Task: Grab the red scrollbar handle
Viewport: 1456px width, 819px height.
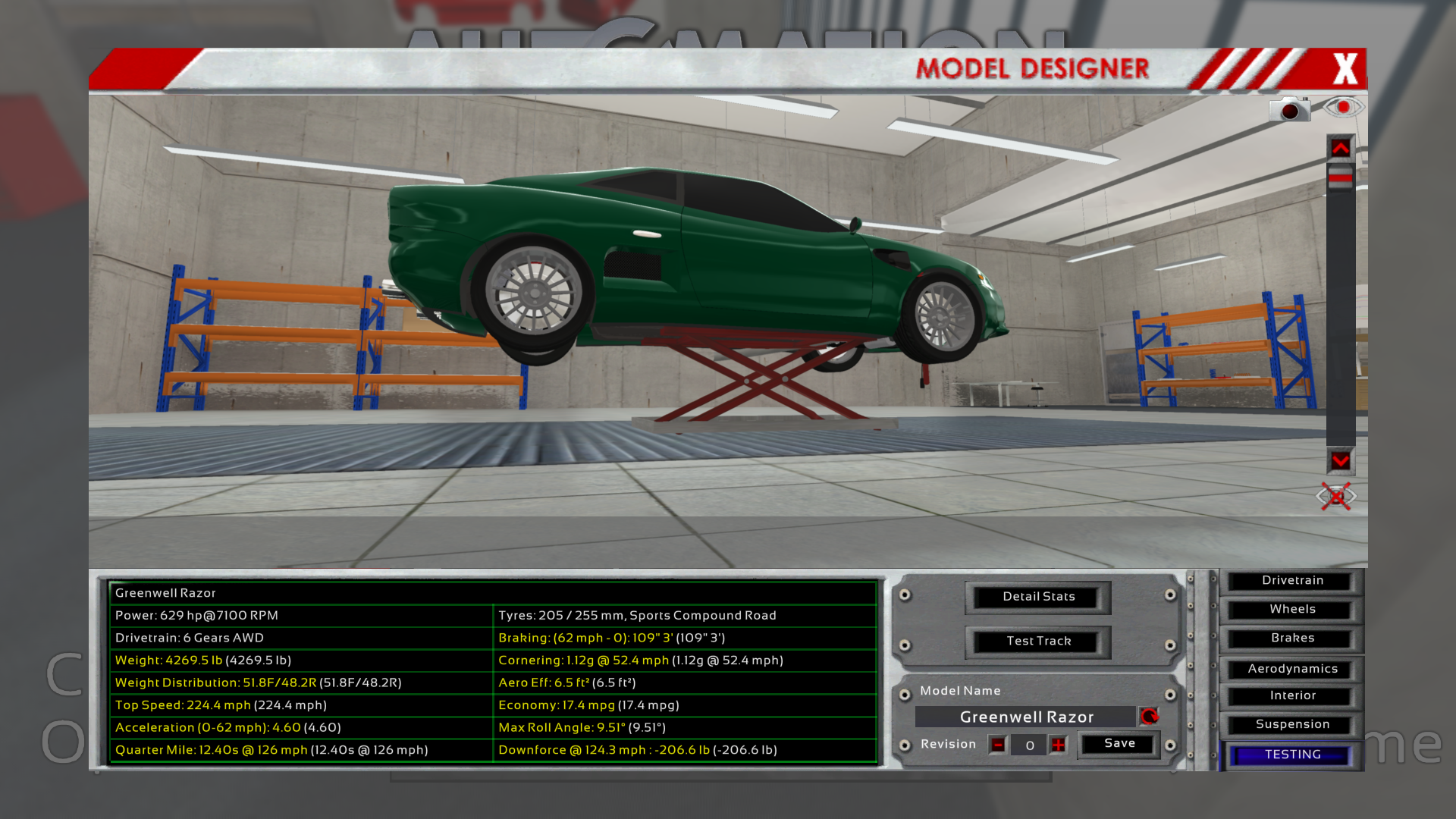Action: [x=1340, y=177]
